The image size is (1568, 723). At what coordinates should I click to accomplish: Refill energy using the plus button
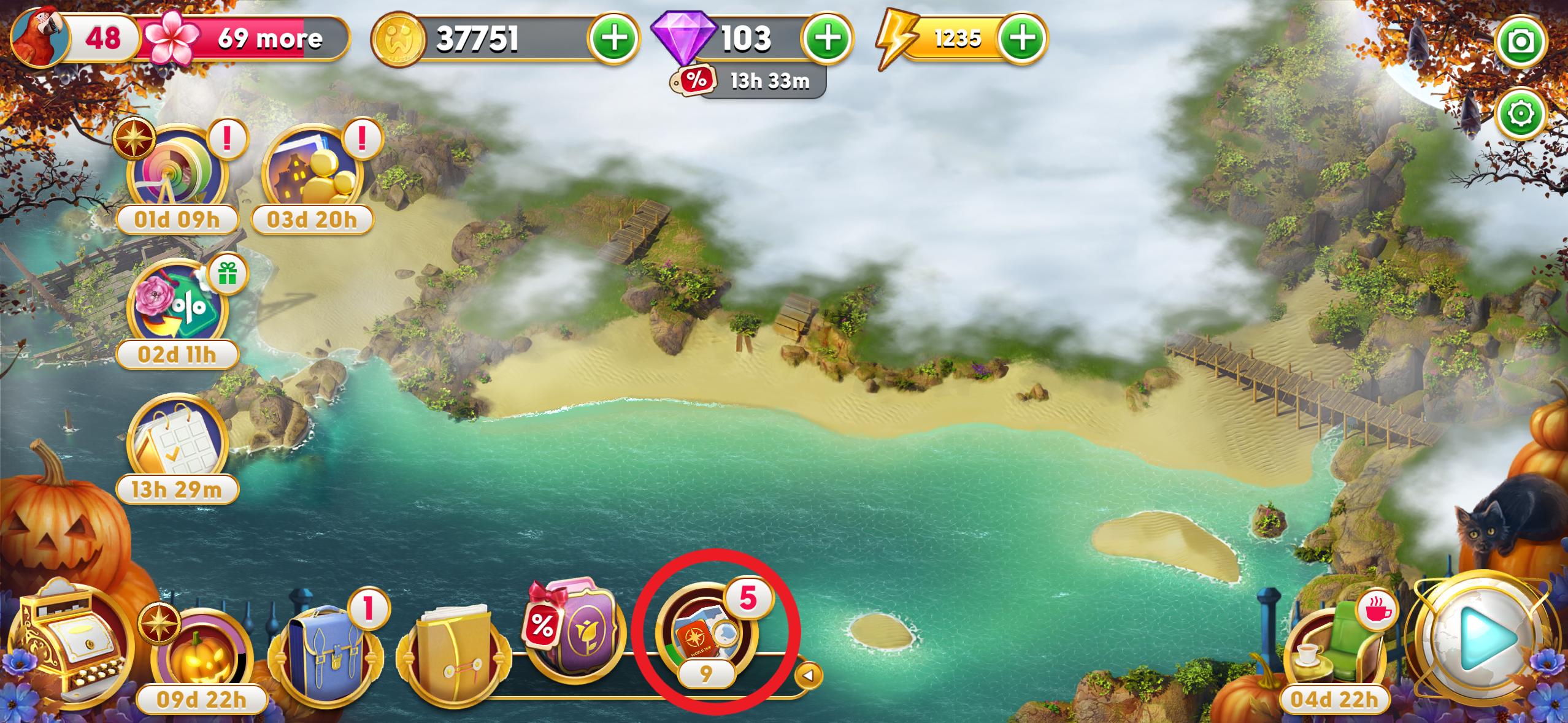pos(1022,39)
